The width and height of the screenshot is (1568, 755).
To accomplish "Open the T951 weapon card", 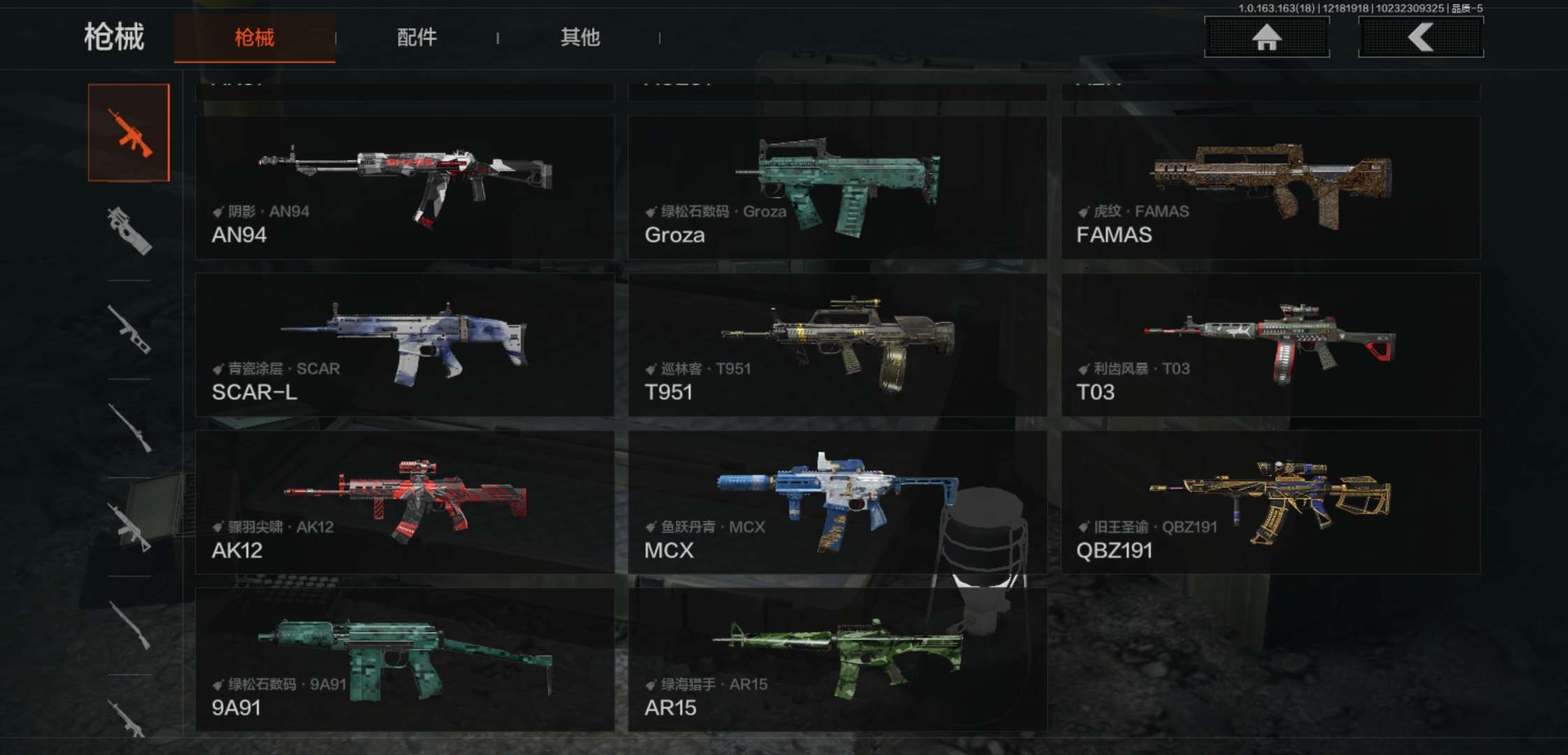I will 837,345.
